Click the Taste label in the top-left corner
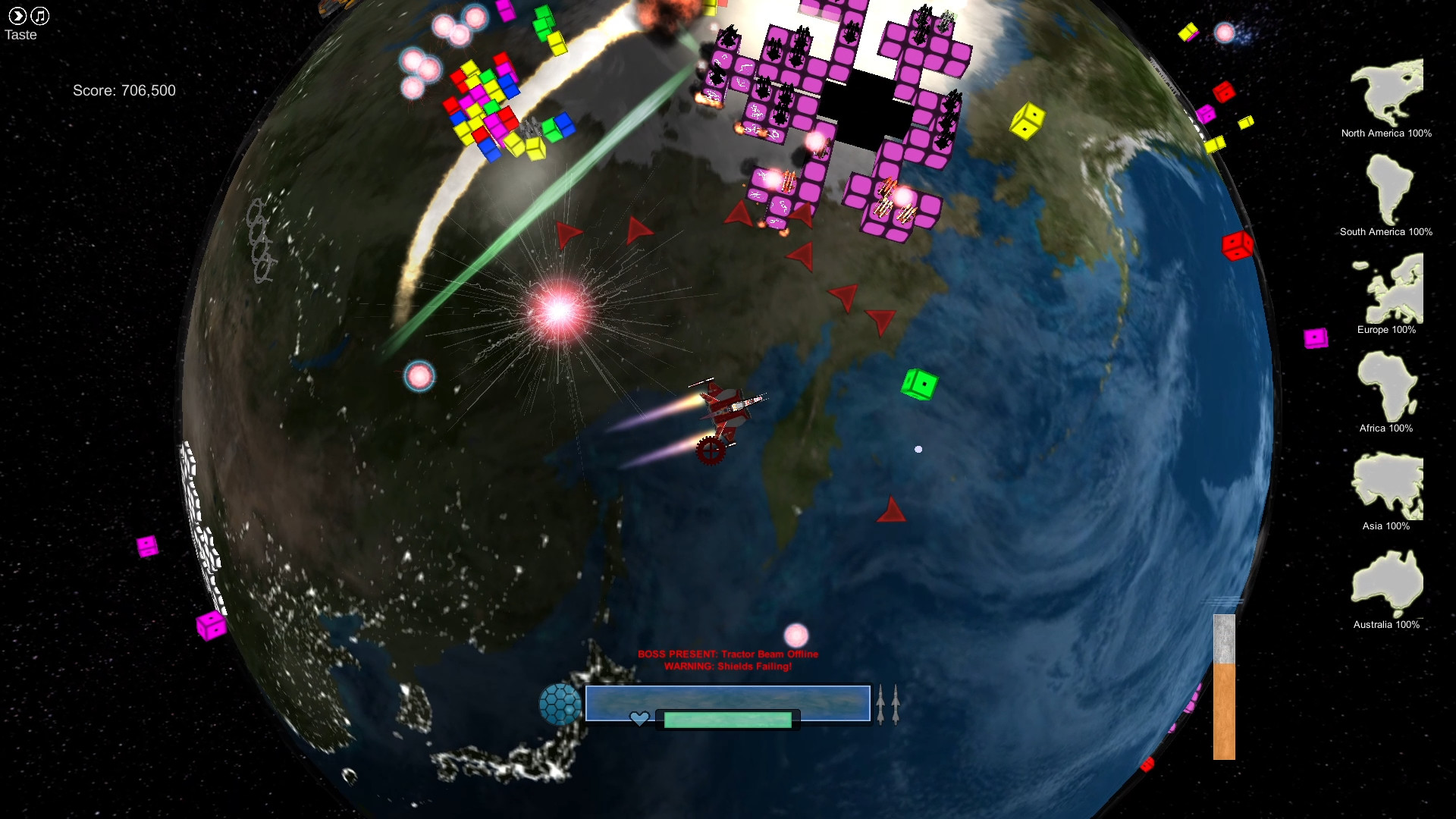 (x=21, y=34)
